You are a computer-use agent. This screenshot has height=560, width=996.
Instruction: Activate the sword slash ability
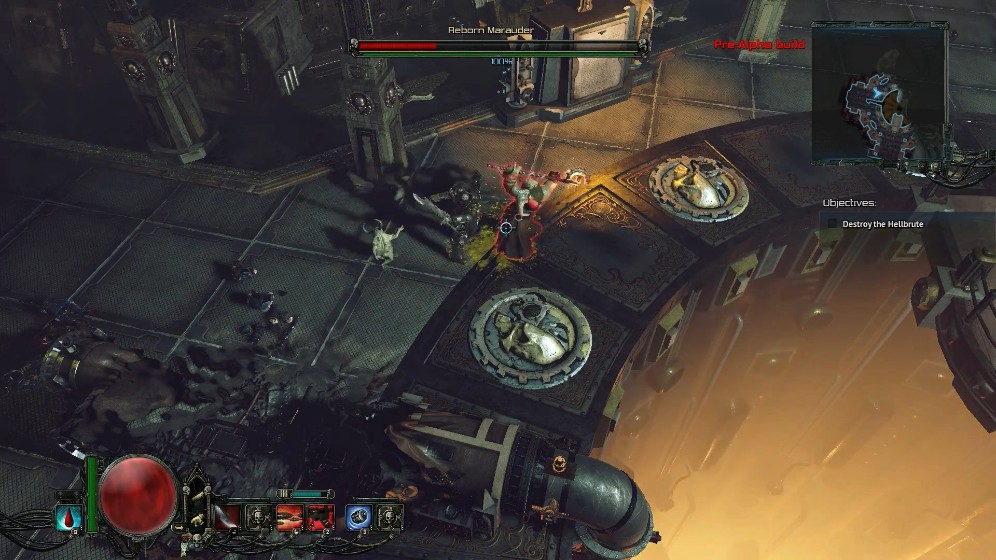point(227,517)
